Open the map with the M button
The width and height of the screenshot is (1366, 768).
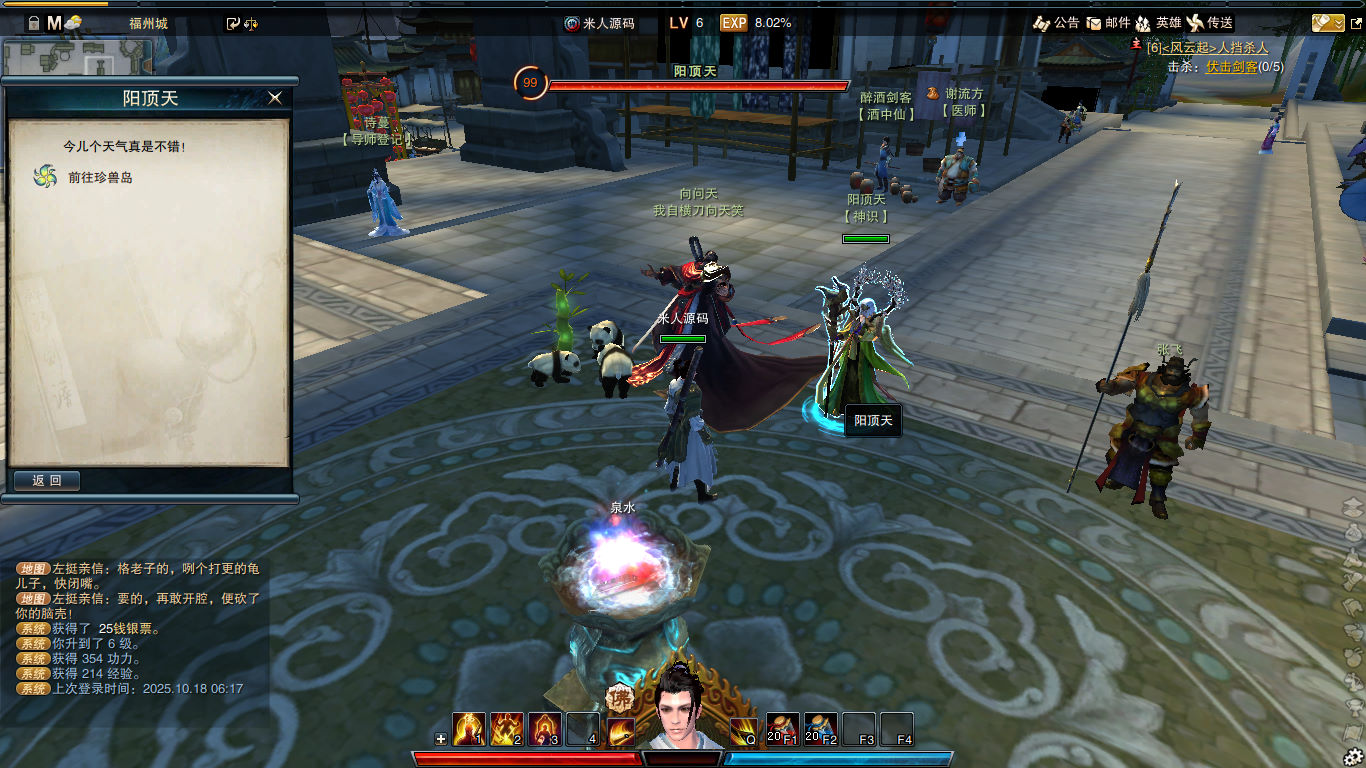[x=54, y=23]
